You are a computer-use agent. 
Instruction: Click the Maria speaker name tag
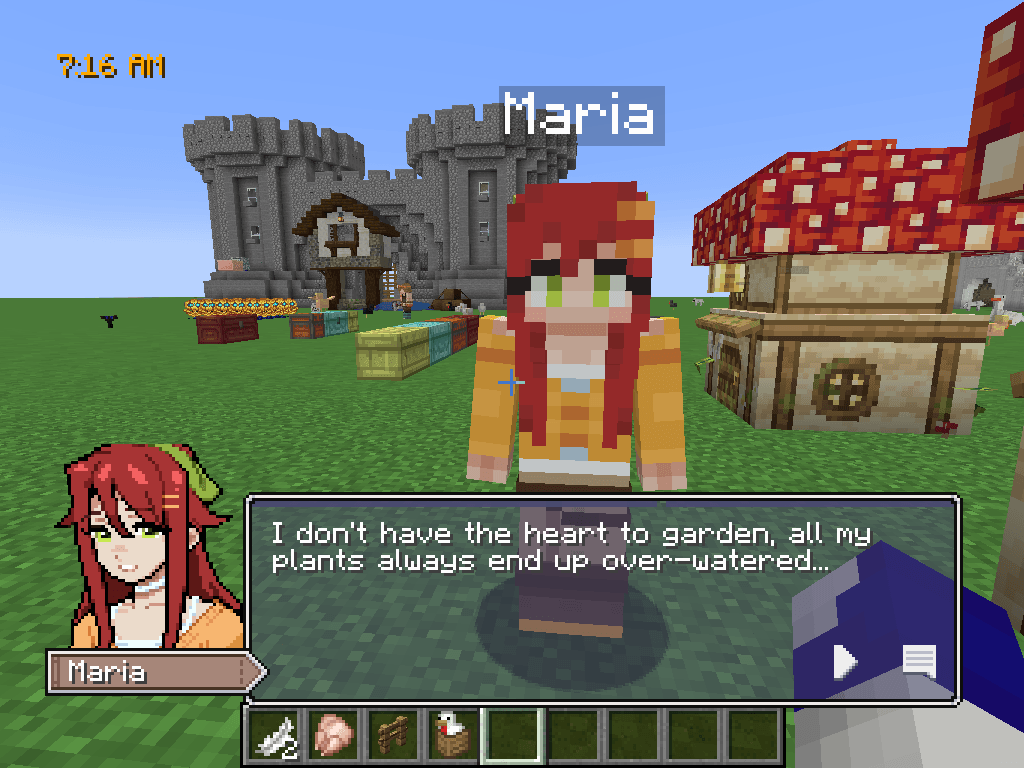pos(150,672)
